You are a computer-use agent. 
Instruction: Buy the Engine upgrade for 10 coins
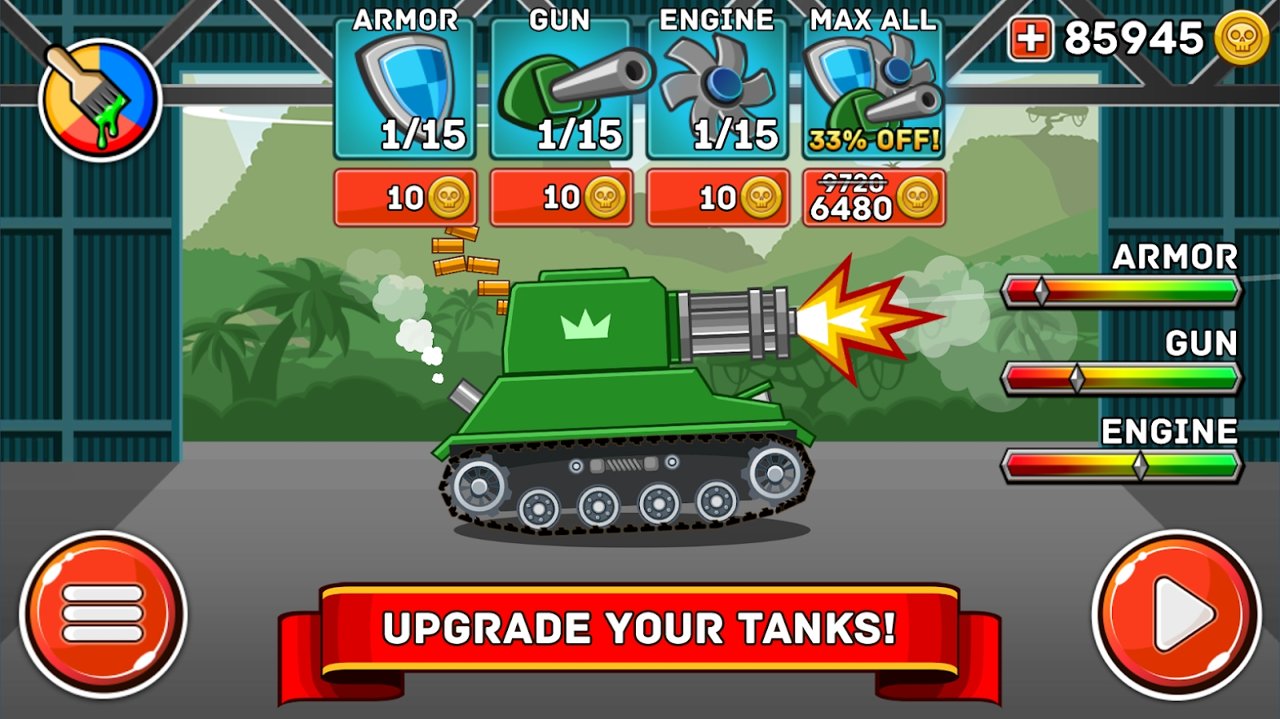[x=717, y=198]
